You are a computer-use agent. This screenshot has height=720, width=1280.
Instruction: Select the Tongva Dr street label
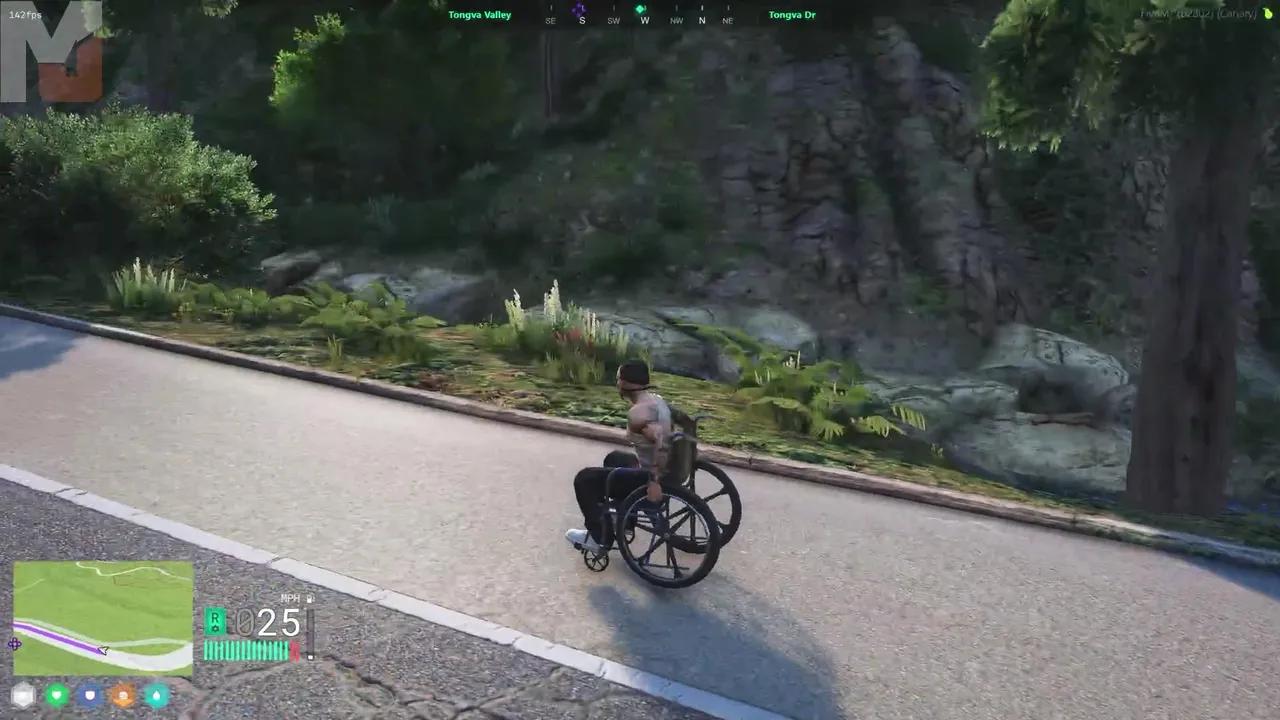(792, 14)
